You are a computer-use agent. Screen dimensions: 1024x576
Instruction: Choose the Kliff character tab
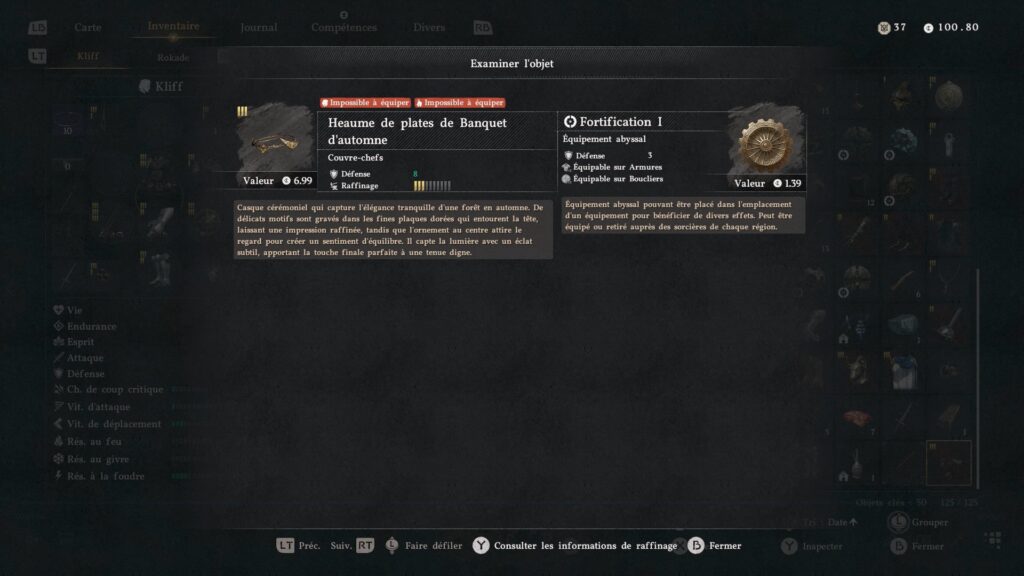[88, 57]
